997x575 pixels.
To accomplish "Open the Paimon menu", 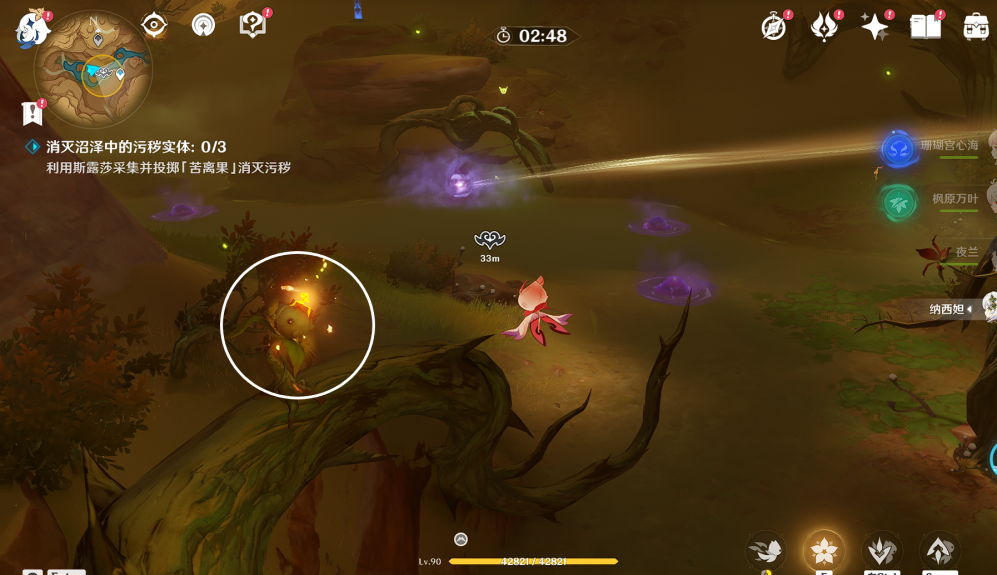I will [31, 28].
